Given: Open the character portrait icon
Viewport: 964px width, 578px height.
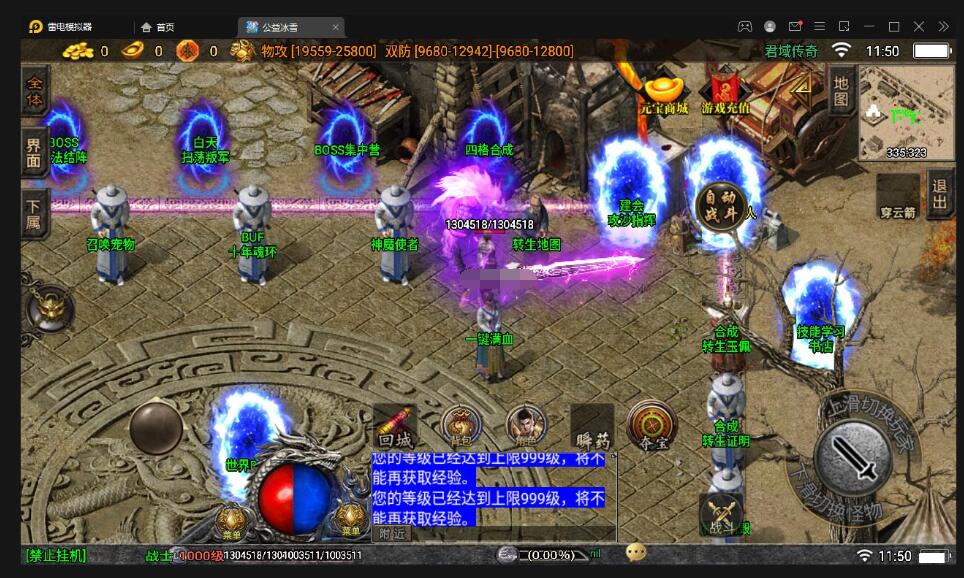Looking at the screenshot, I should (x=526, y=426).
